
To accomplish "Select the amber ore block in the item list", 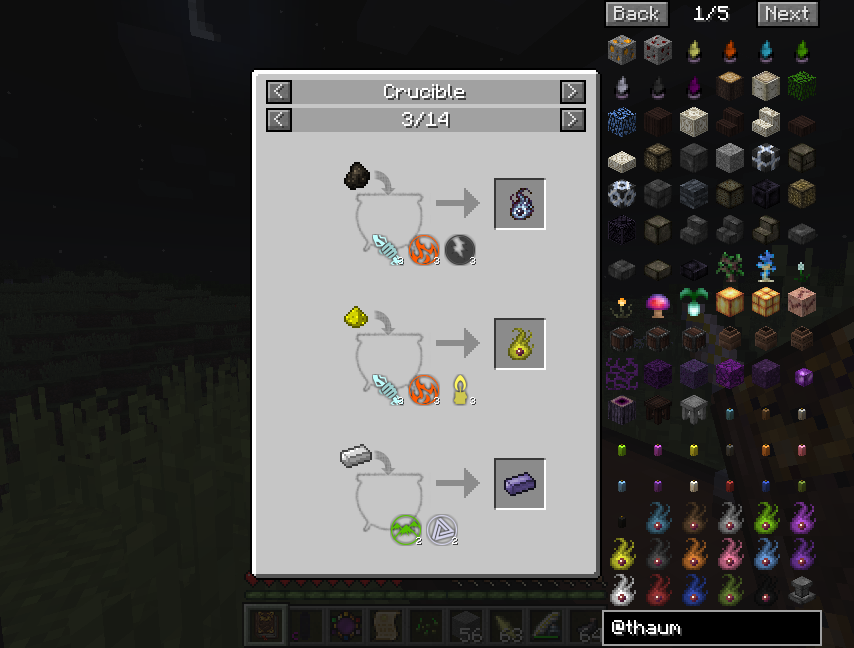I will 622,48.
